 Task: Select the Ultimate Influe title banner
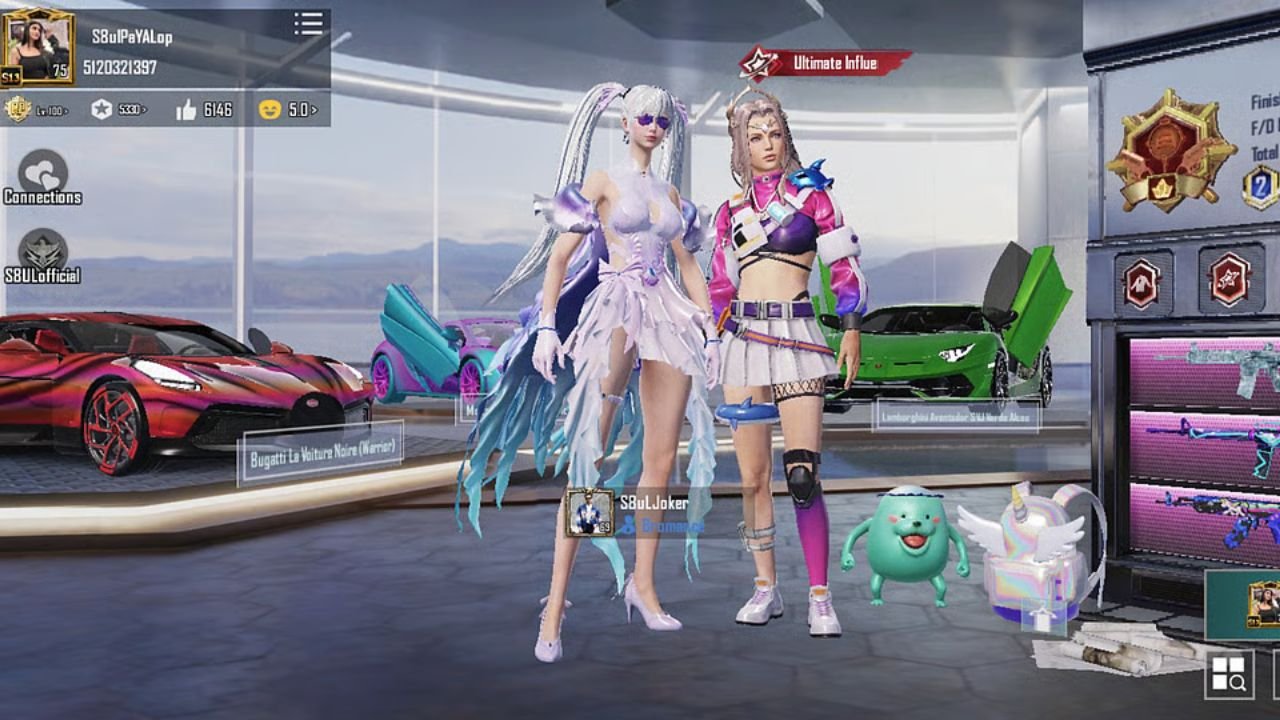tap(825, 63)
